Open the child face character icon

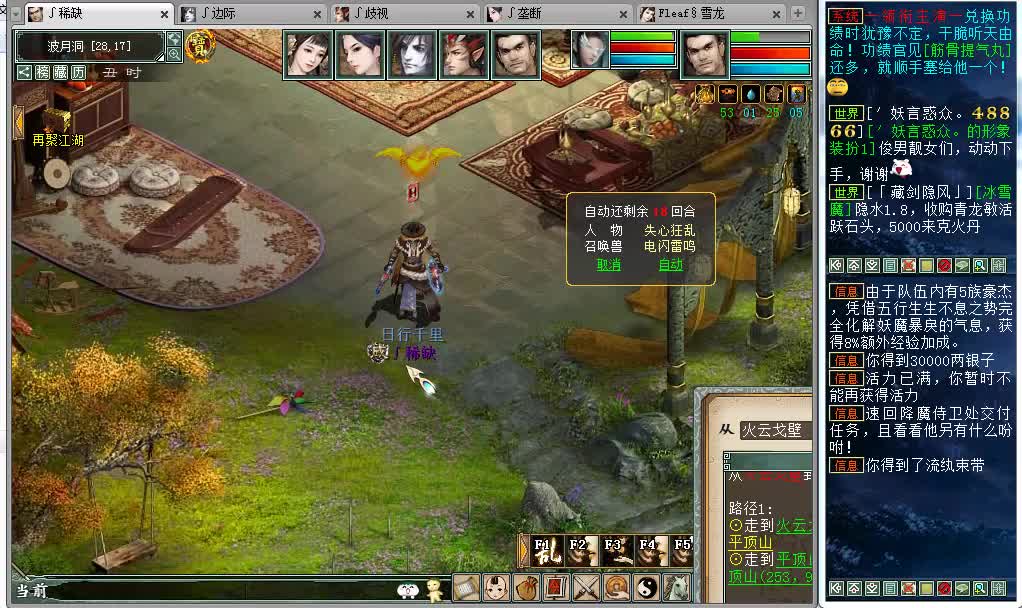pyautogui.click(x=496, y=588)
